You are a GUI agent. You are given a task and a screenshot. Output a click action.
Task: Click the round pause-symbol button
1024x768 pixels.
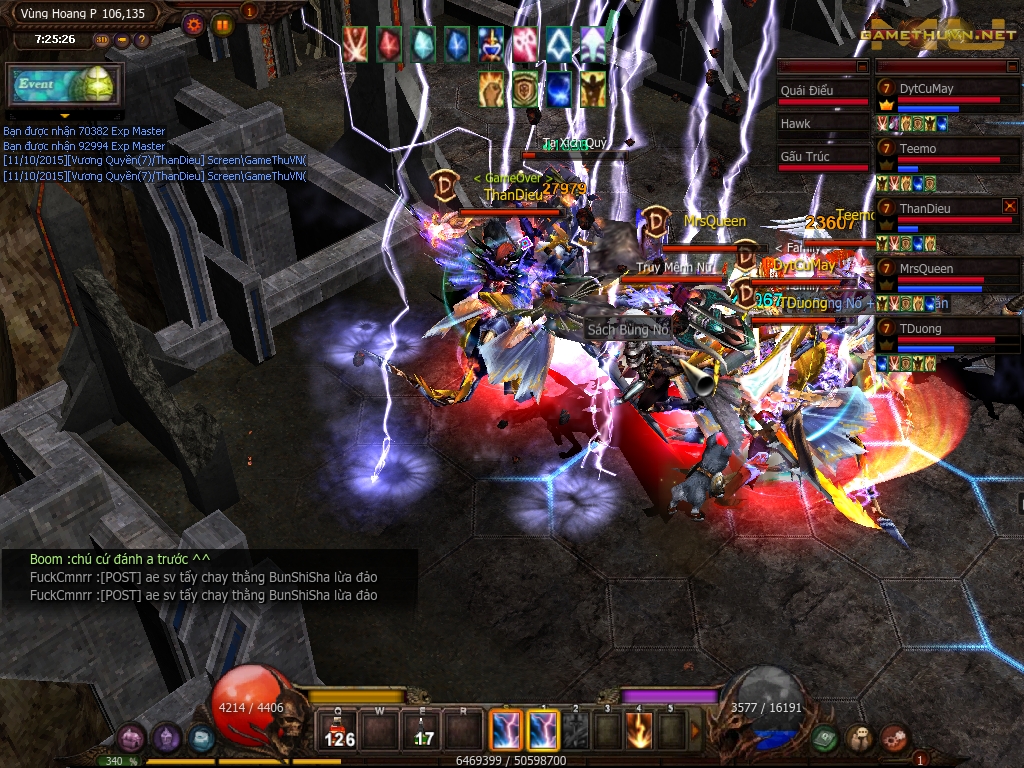pos(222,23)
